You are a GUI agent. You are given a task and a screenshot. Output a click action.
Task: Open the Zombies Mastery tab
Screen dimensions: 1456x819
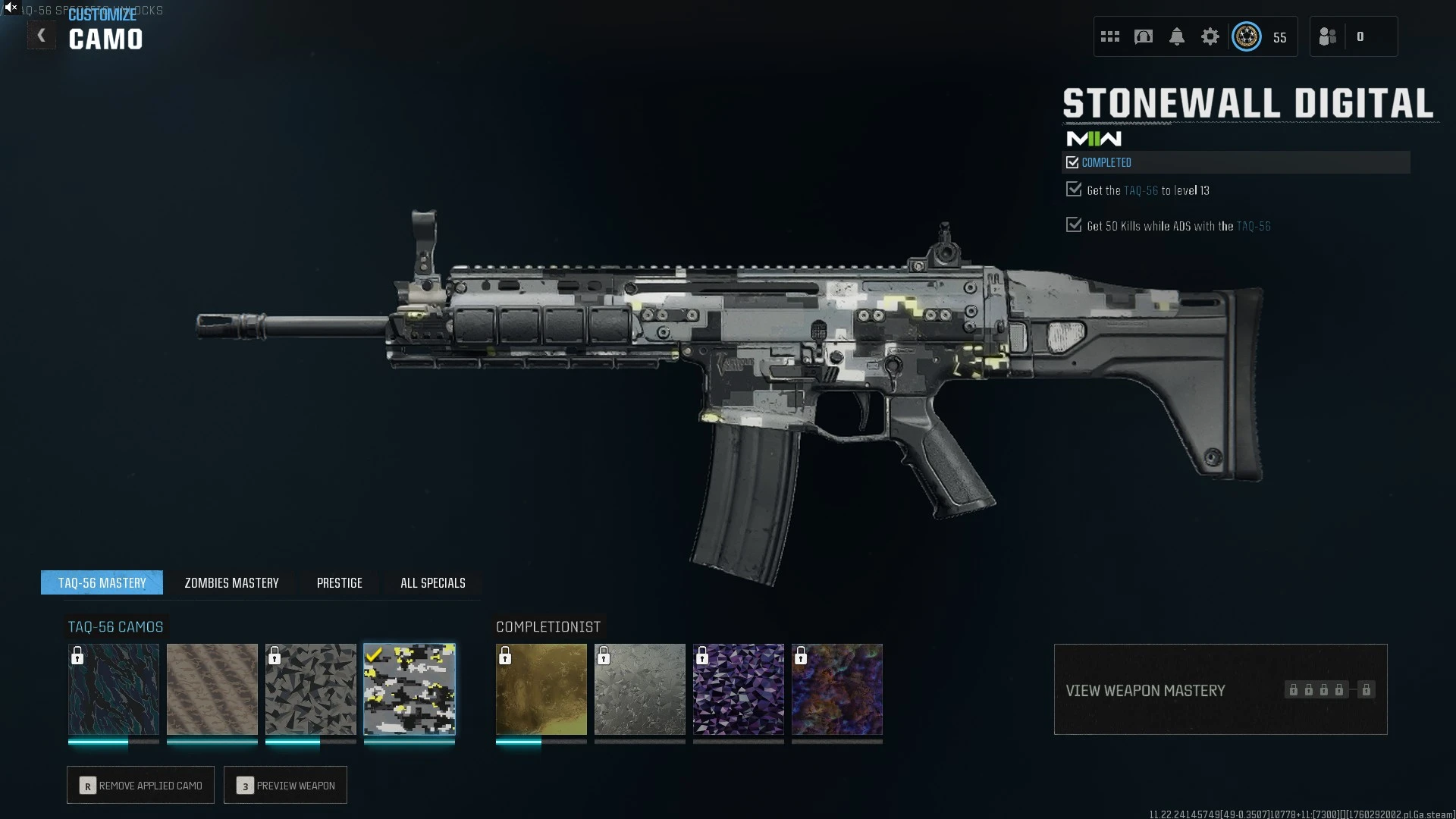(x=231, y=582)
